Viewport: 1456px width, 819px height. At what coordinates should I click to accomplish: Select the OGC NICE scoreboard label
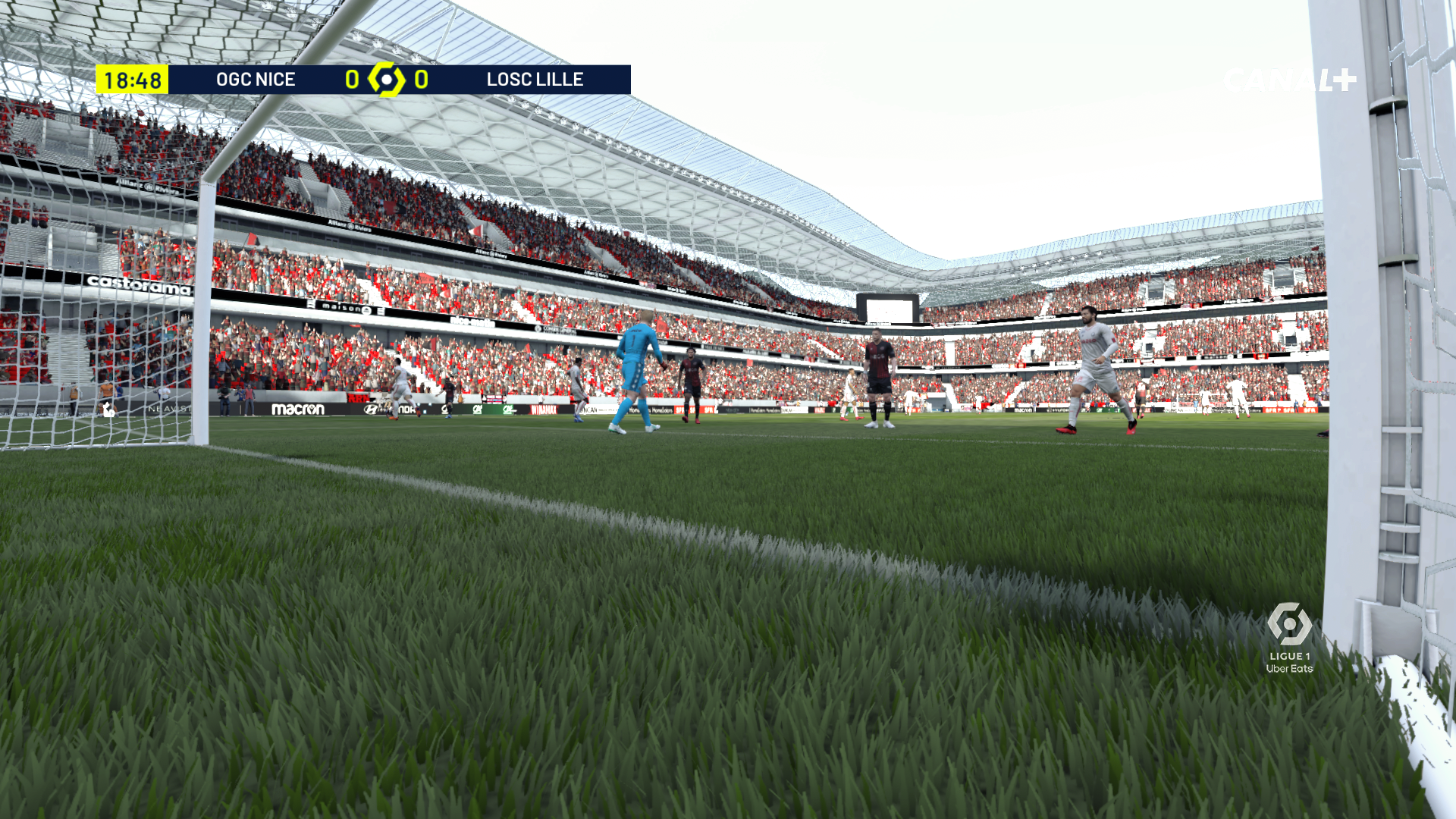coord(256,79)
